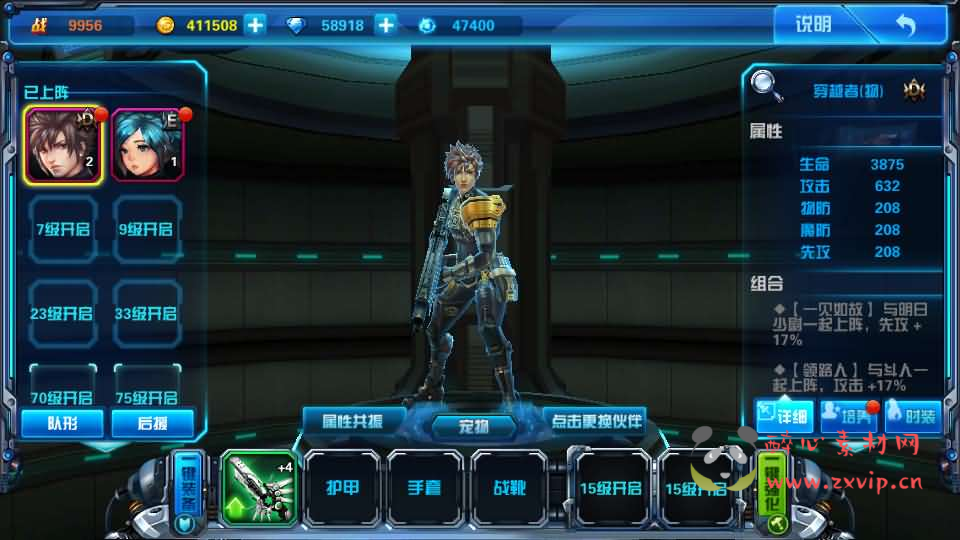960x540 pixels.
Task: Select the blue-haired girl portrait
Action: pos(147,146)
